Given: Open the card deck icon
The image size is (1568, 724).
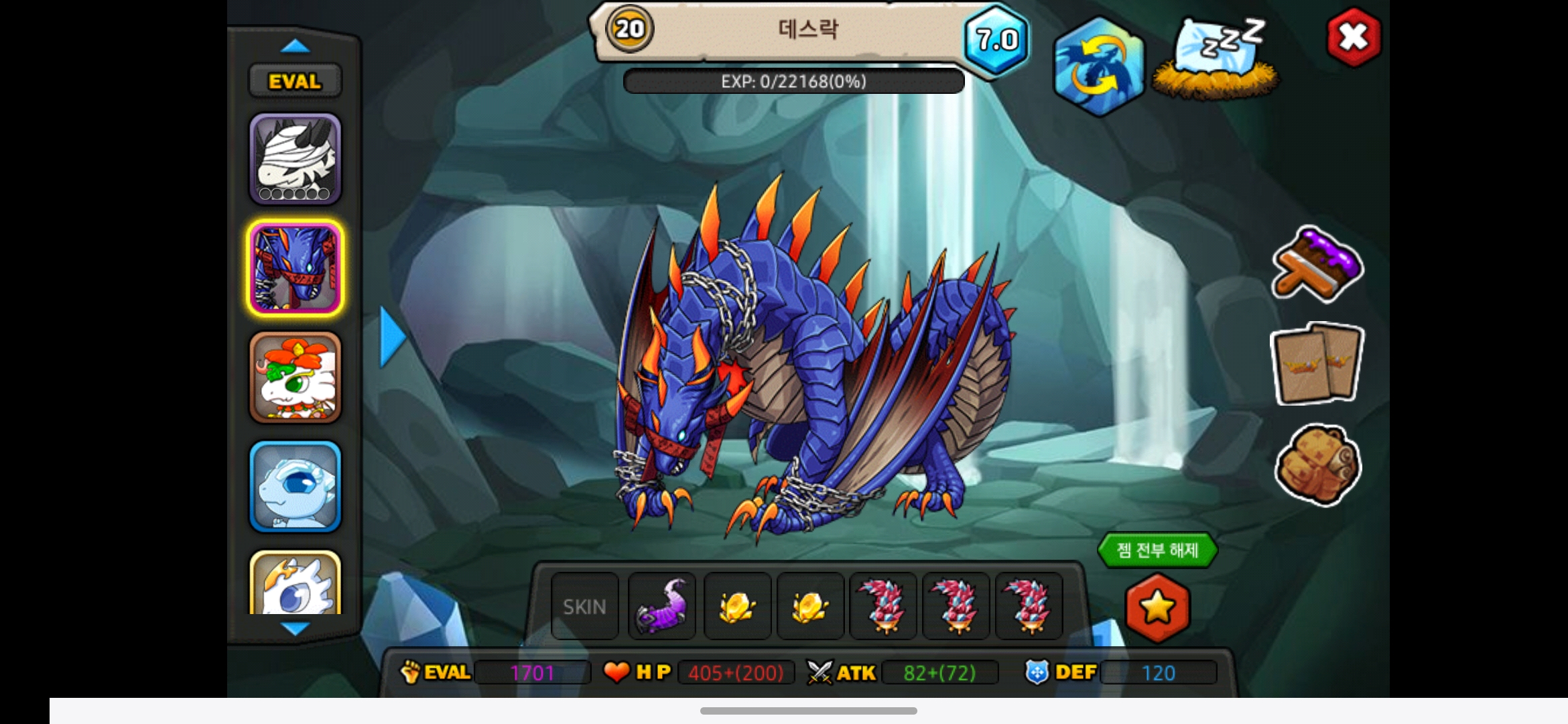Looking at the screenshot, I should coord(1317,364).
